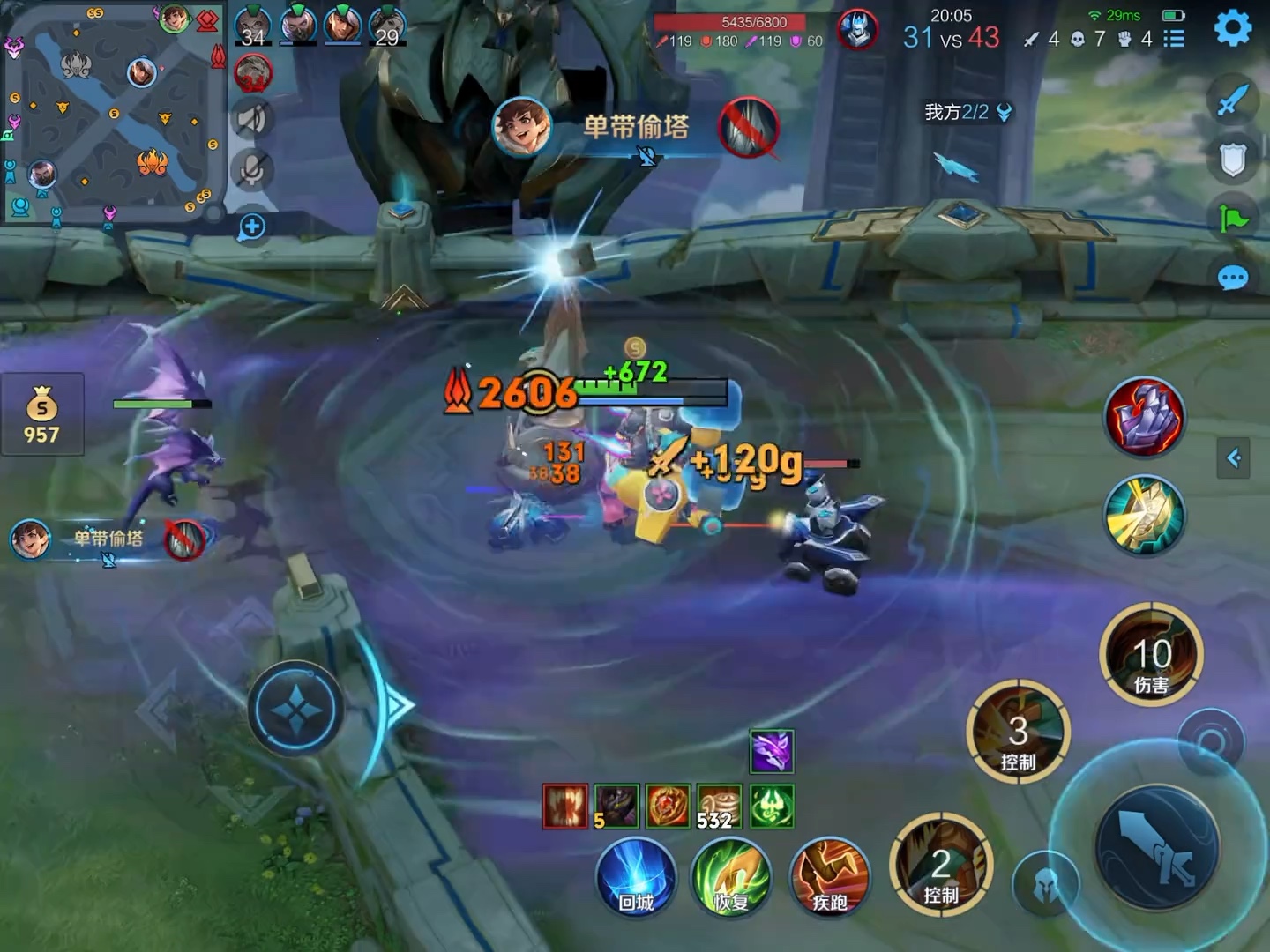Expand the side panel arrow

pyautogui.click(x=1233, y=457)
